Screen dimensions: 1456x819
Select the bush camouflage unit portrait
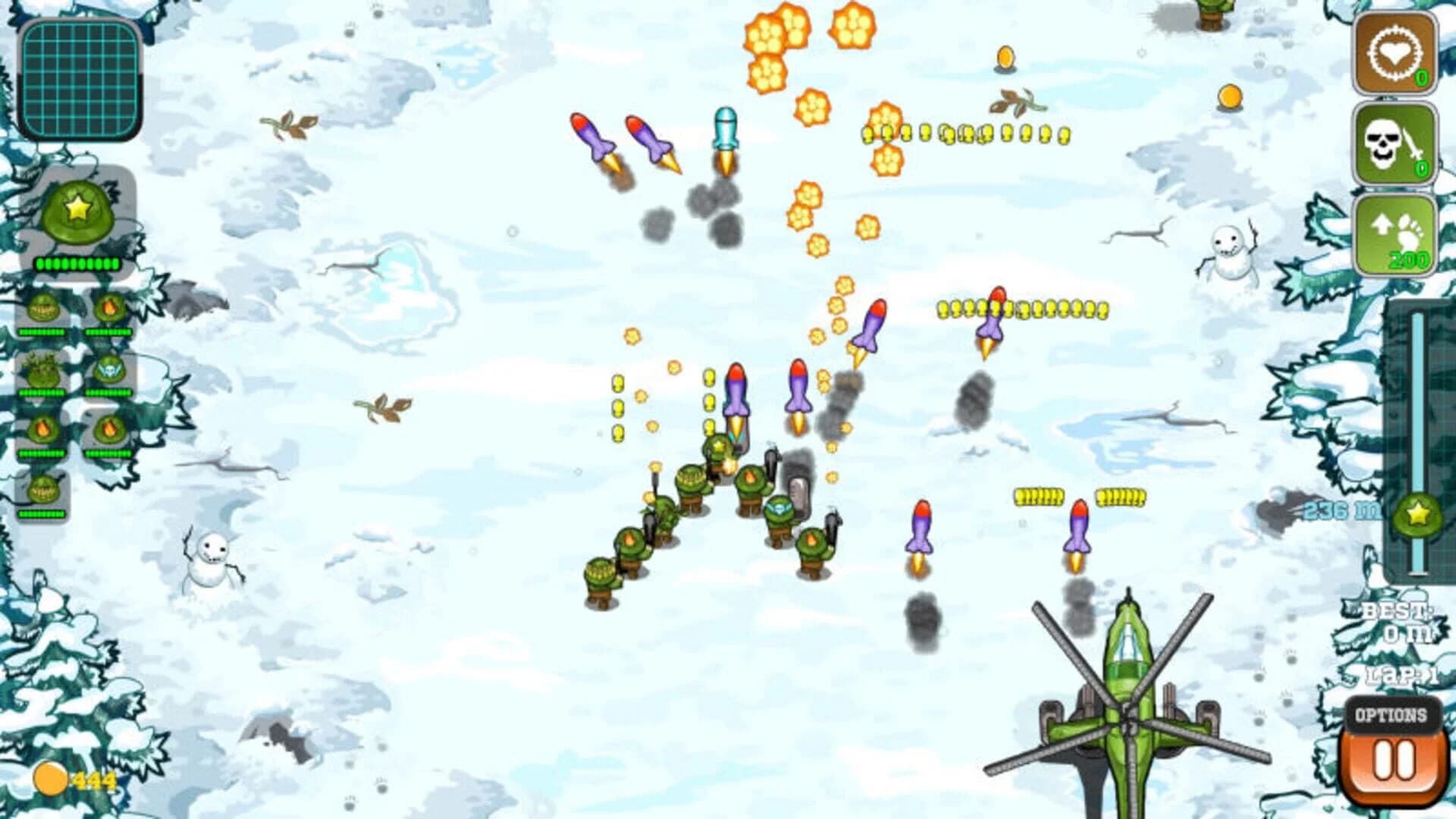tap(43, 370)
